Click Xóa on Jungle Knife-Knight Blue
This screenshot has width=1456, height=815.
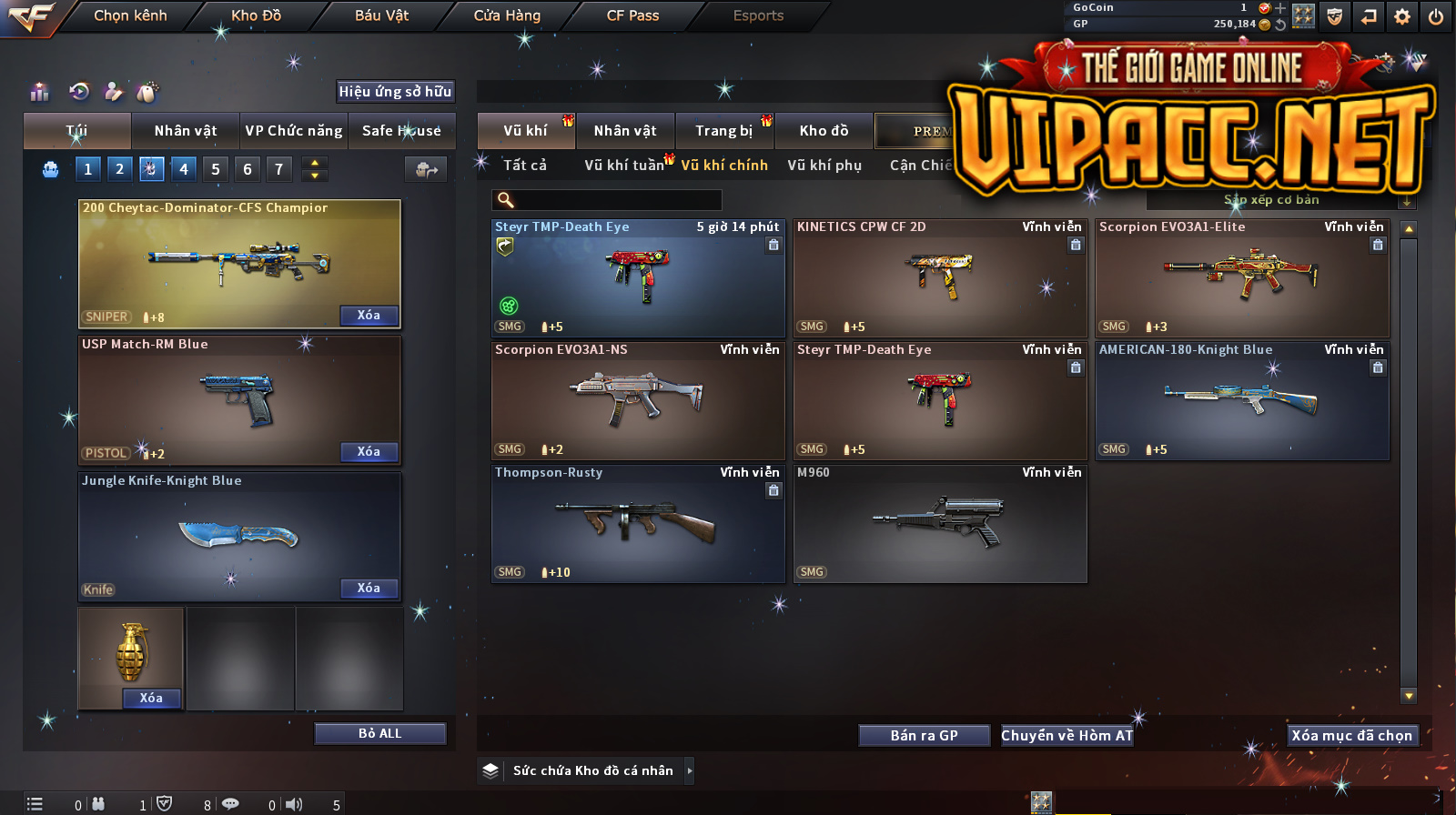pos(369,589)
